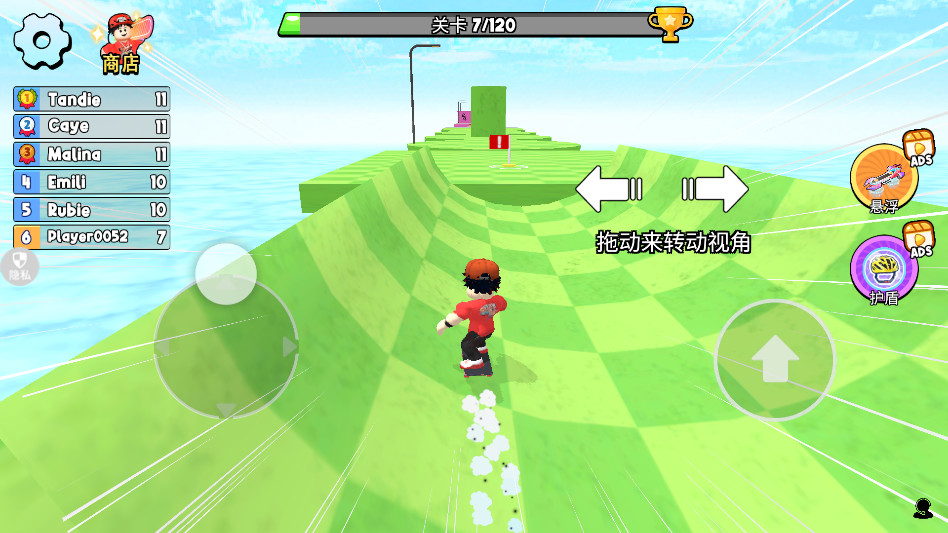This screenshot has width=948, height=533.
Task: Tap the jump arrow button
Action: 775,359
